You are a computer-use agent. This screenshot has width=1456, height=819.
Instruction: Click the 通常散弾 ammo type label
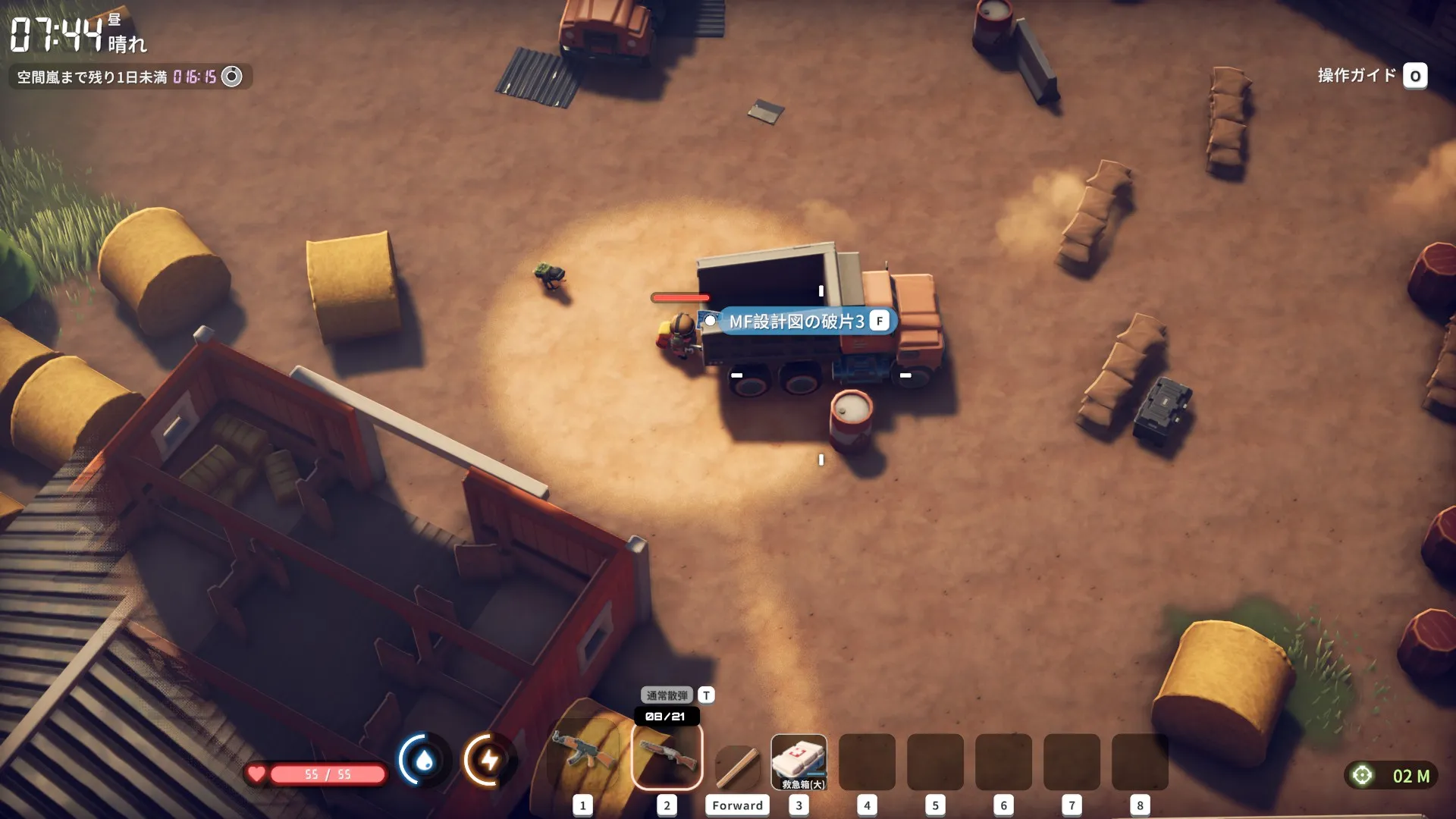[667, 695]
